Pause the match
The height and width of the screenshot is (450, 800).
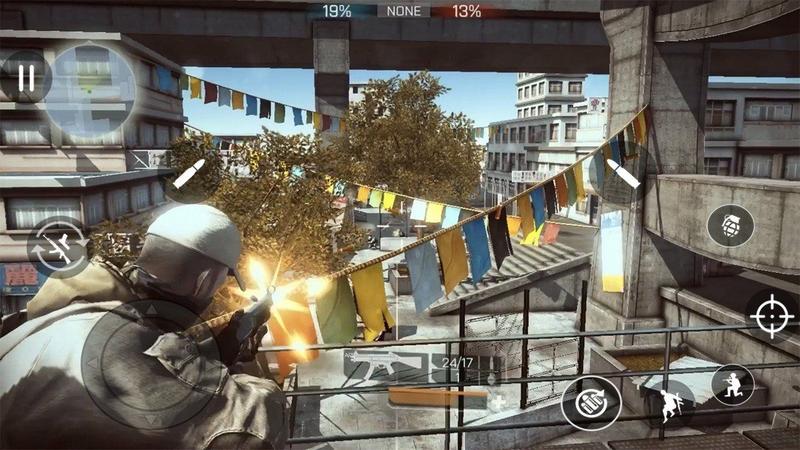27,77
